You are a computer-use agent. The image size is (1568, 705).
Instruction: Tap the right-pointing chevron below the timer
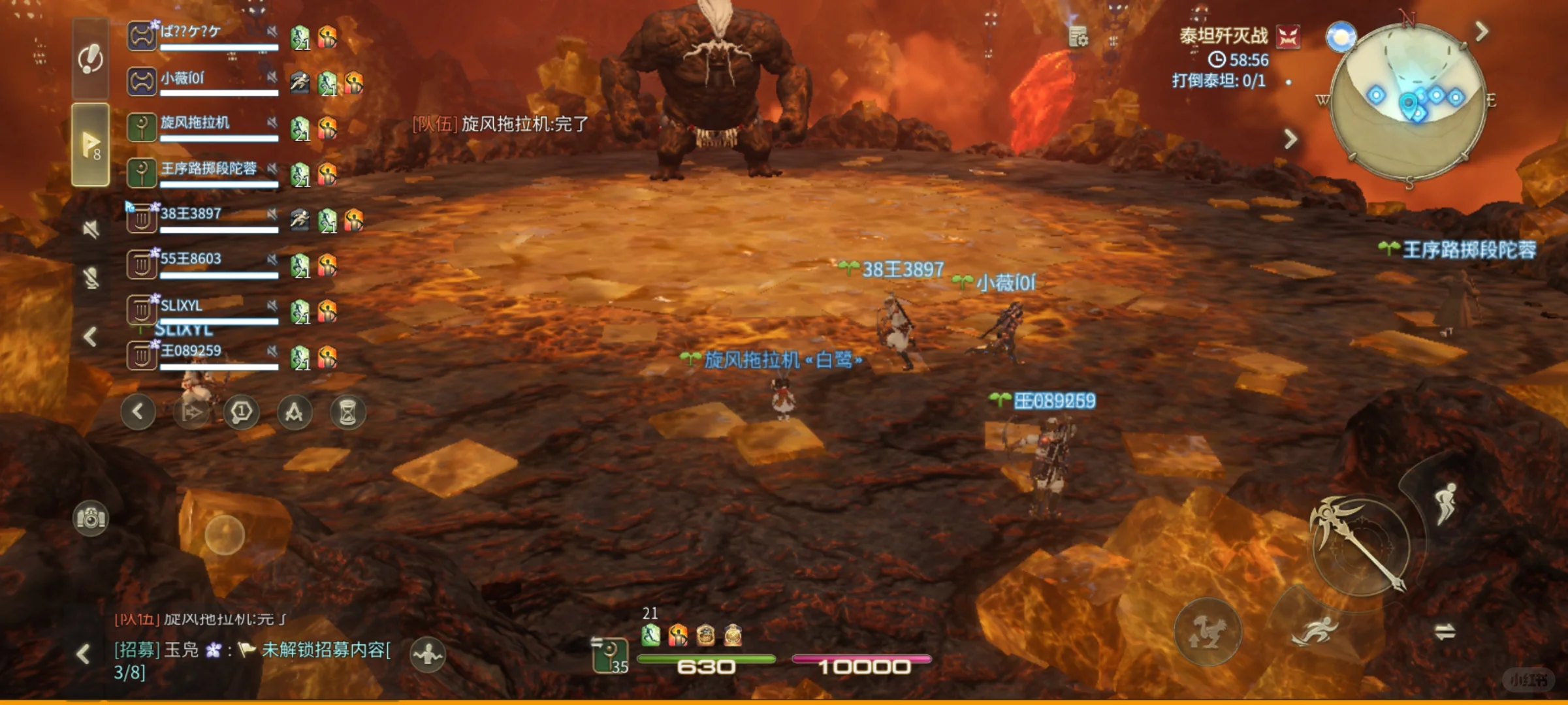point(1291,138)
